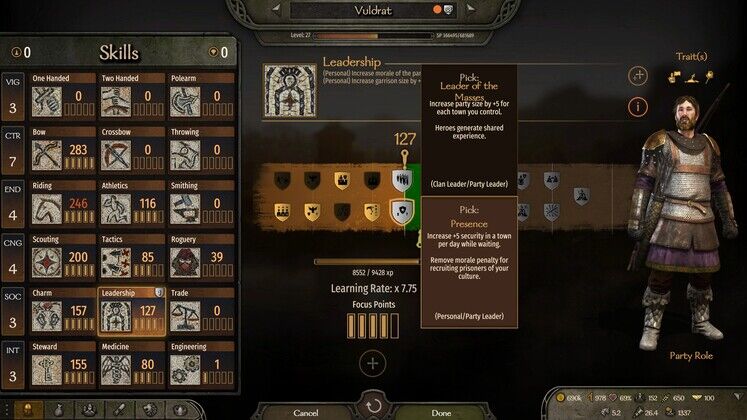Pick the Presence perk
747x420 pixels.
click(x=401, y=211)
